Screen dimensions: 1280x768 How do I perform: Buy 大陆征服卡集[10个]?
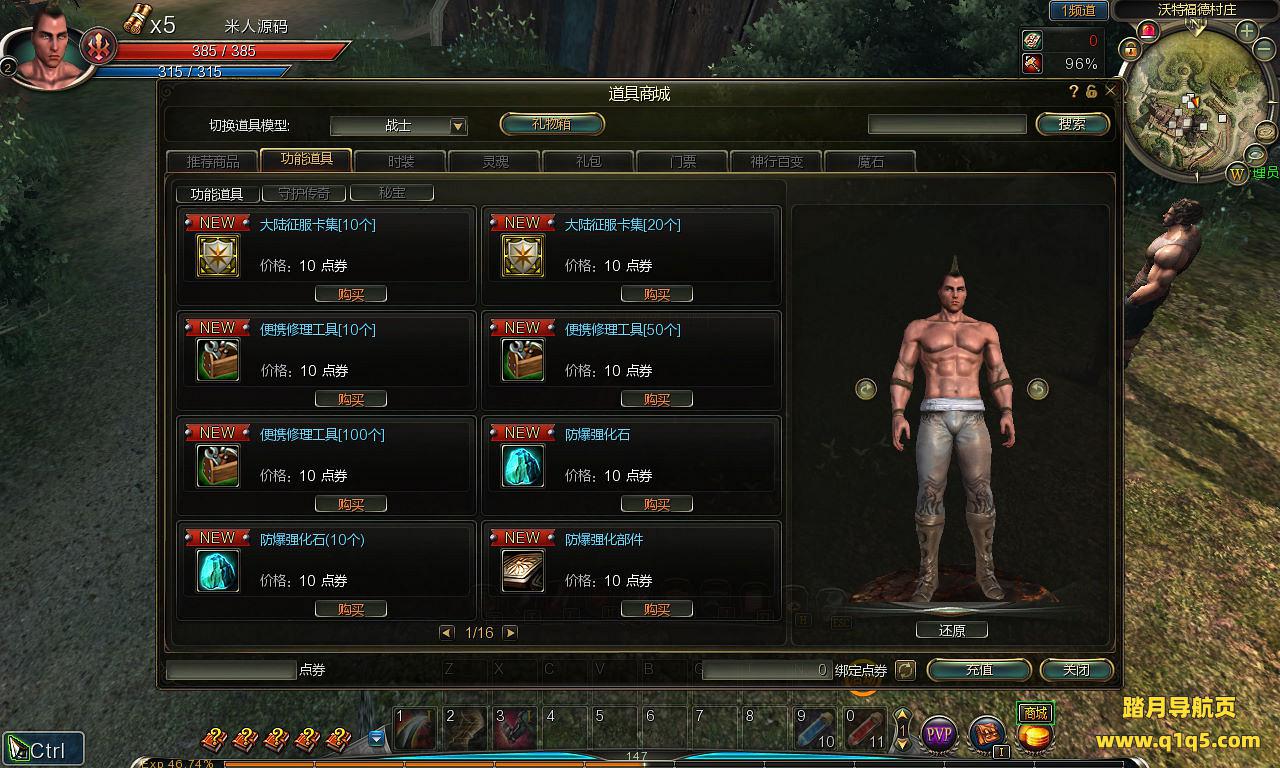pyautogui.click(x=350, y=294)
